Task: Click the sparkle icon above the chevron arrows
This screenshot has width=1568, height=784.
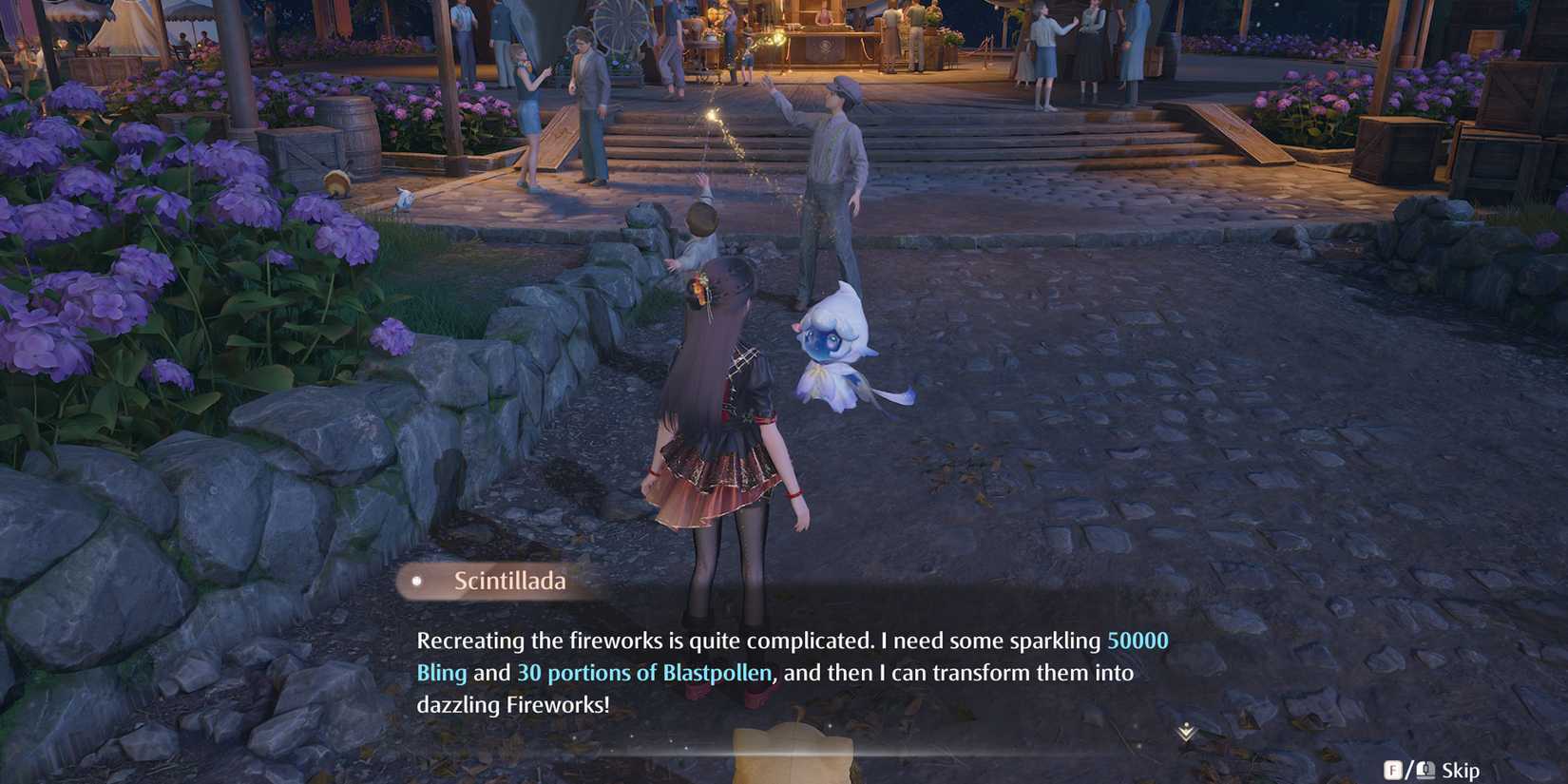Action: coord(1186,725)
